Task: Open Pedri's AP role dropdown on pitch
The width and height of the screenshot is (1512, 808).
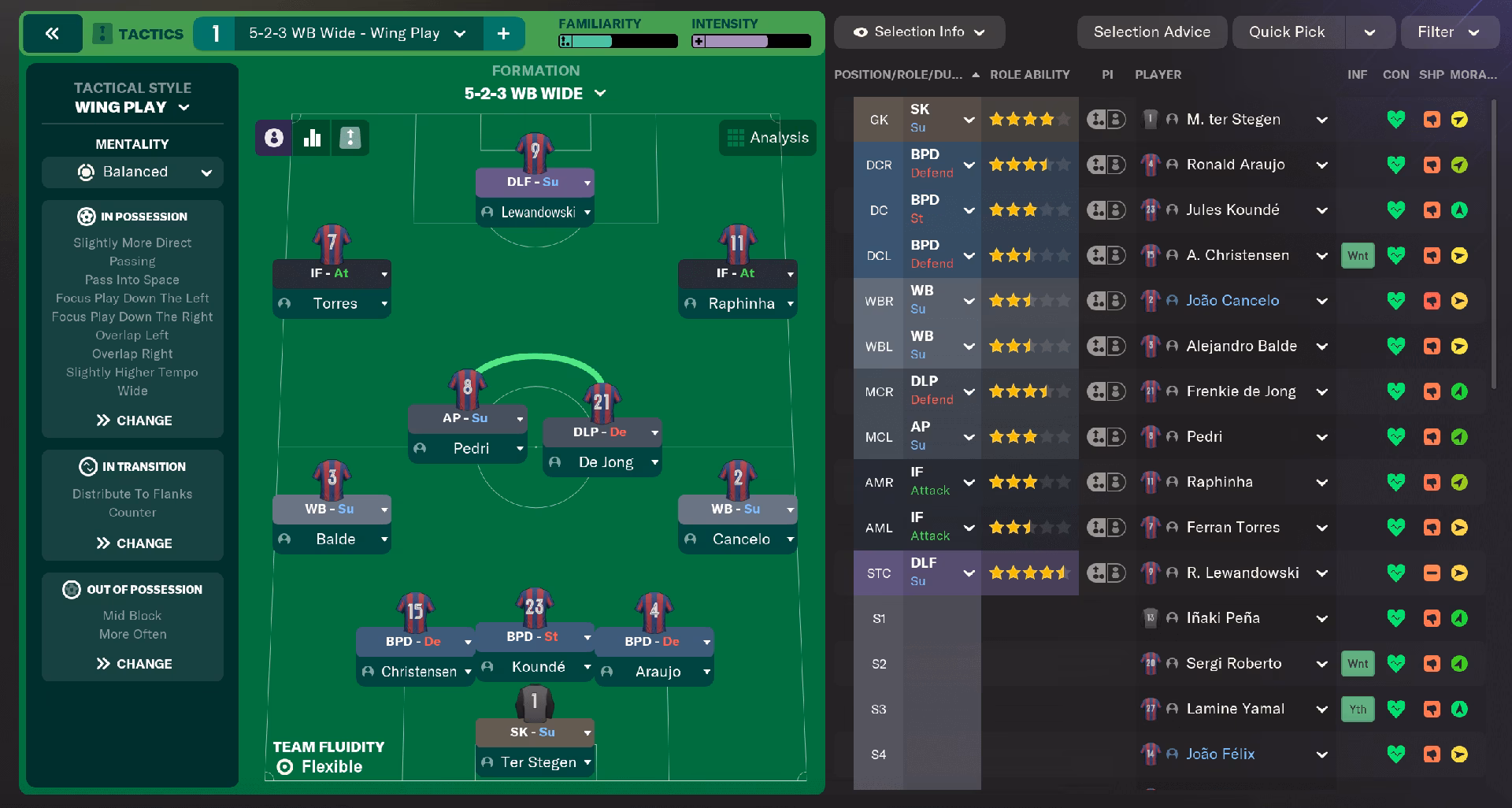Action: 520,419
